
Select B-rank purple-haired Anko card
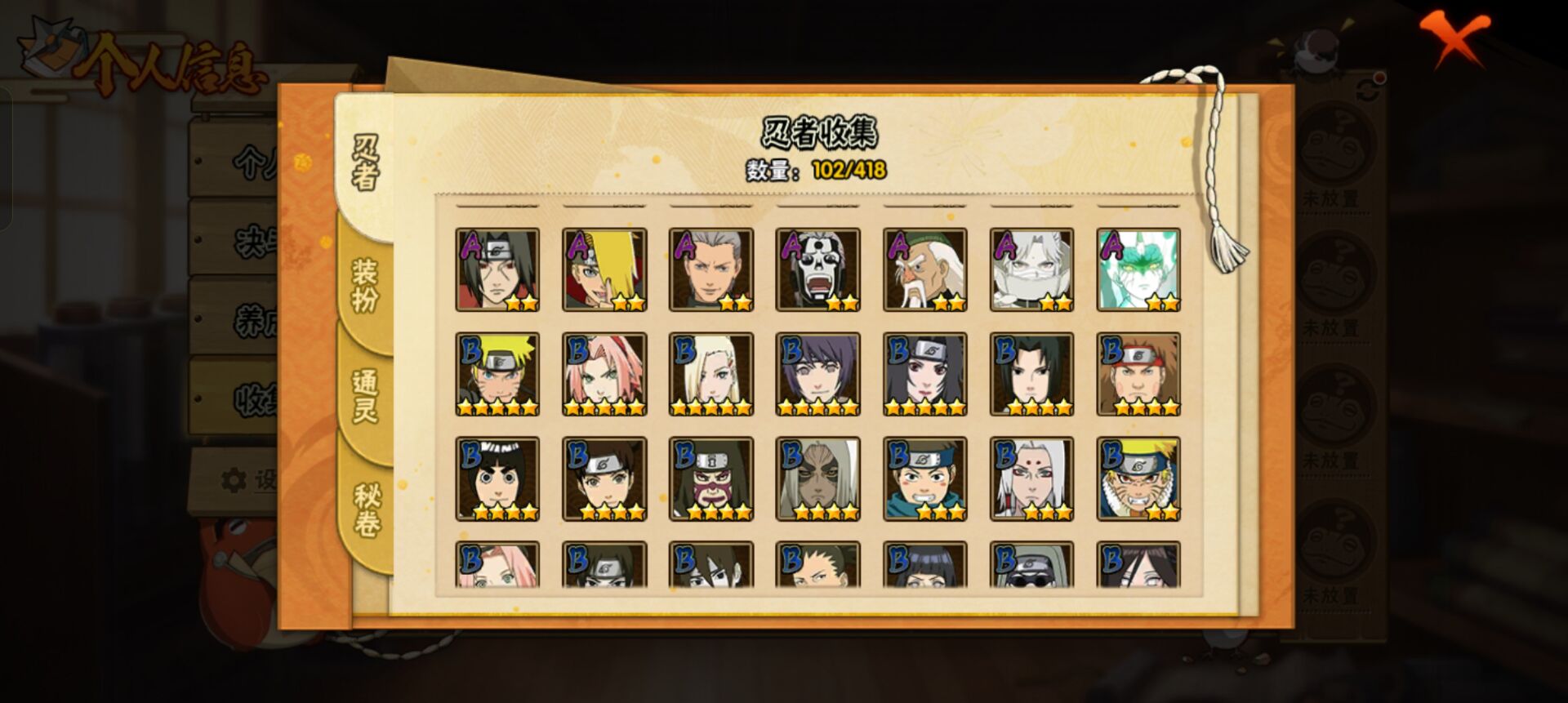818,374
